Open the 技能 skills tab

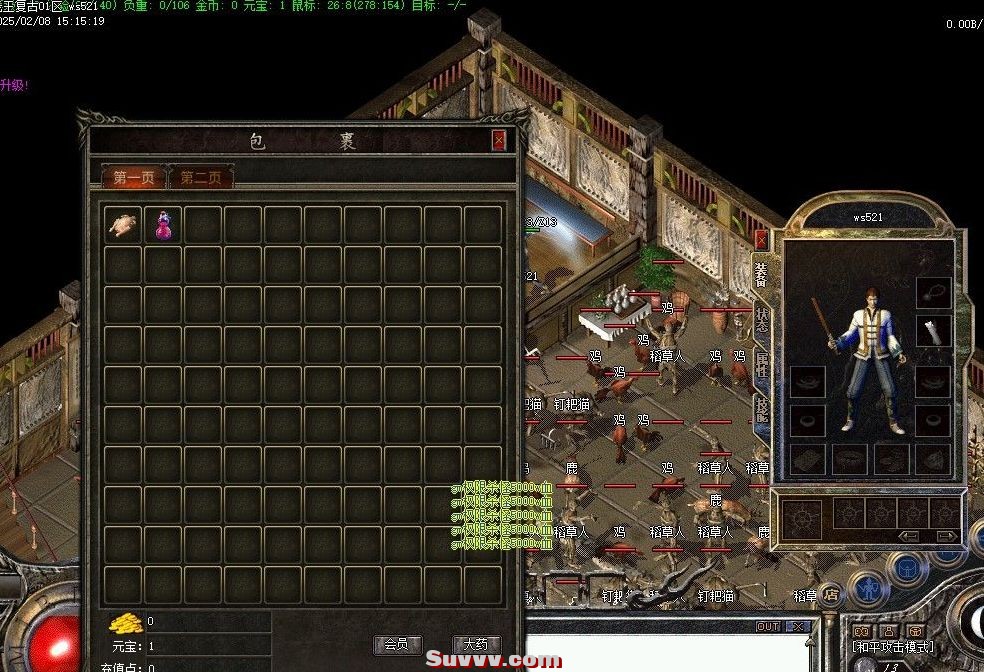point(762,409)
